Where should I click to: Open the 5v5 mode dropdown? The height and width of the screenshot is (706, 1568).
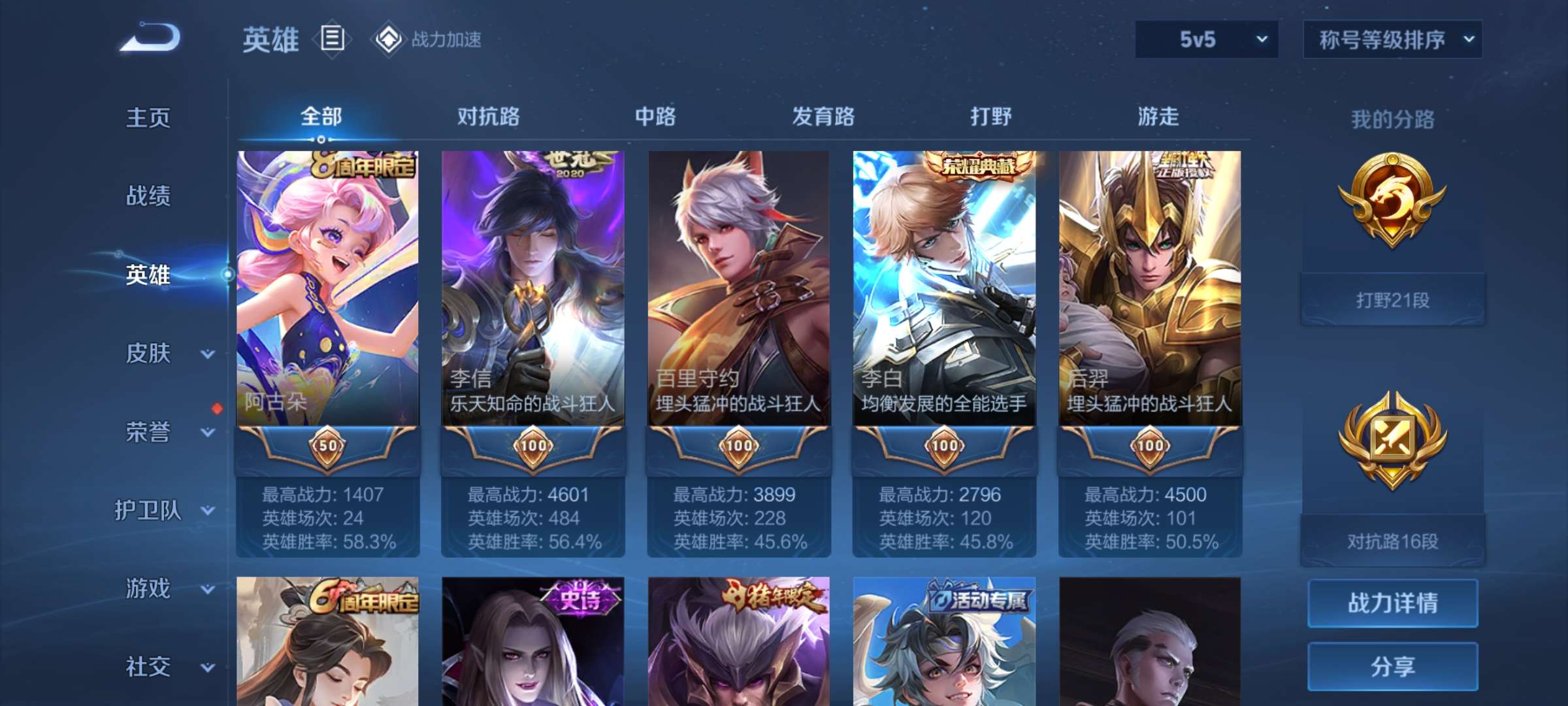pyautogui.click(x=1205, y=39)
